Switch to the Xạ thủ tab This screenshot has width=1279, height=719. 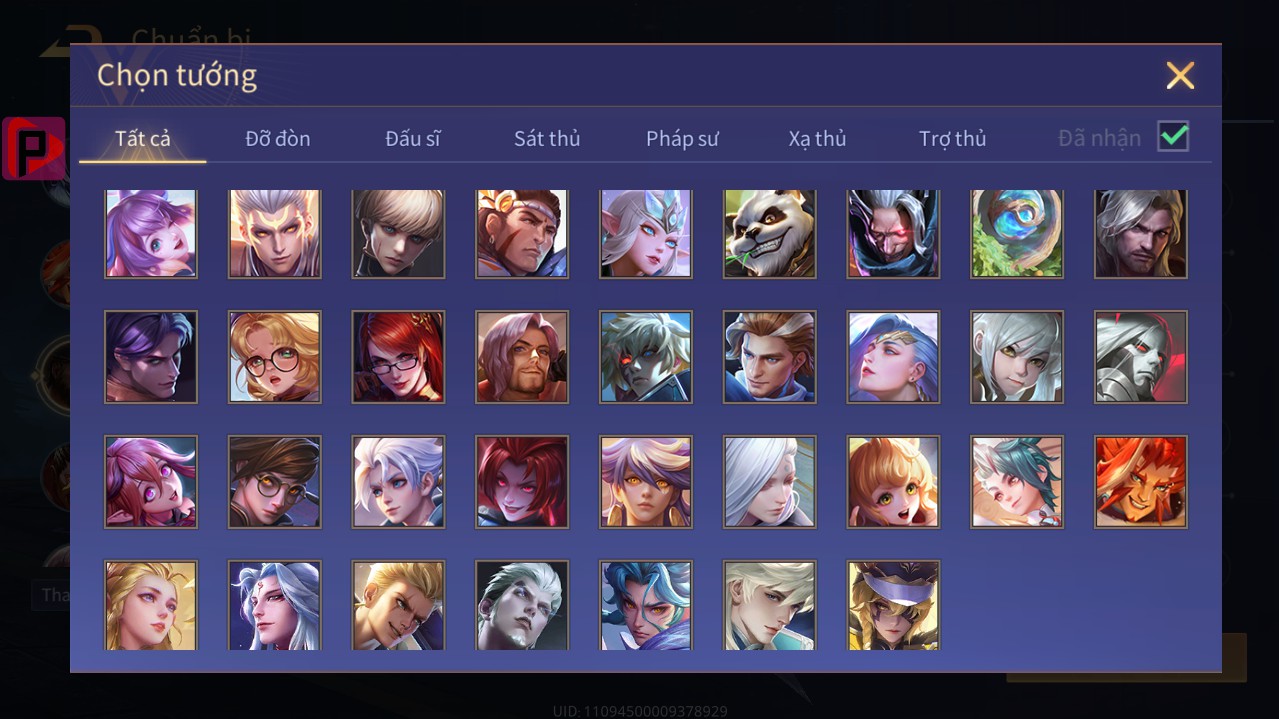[817, 138]
